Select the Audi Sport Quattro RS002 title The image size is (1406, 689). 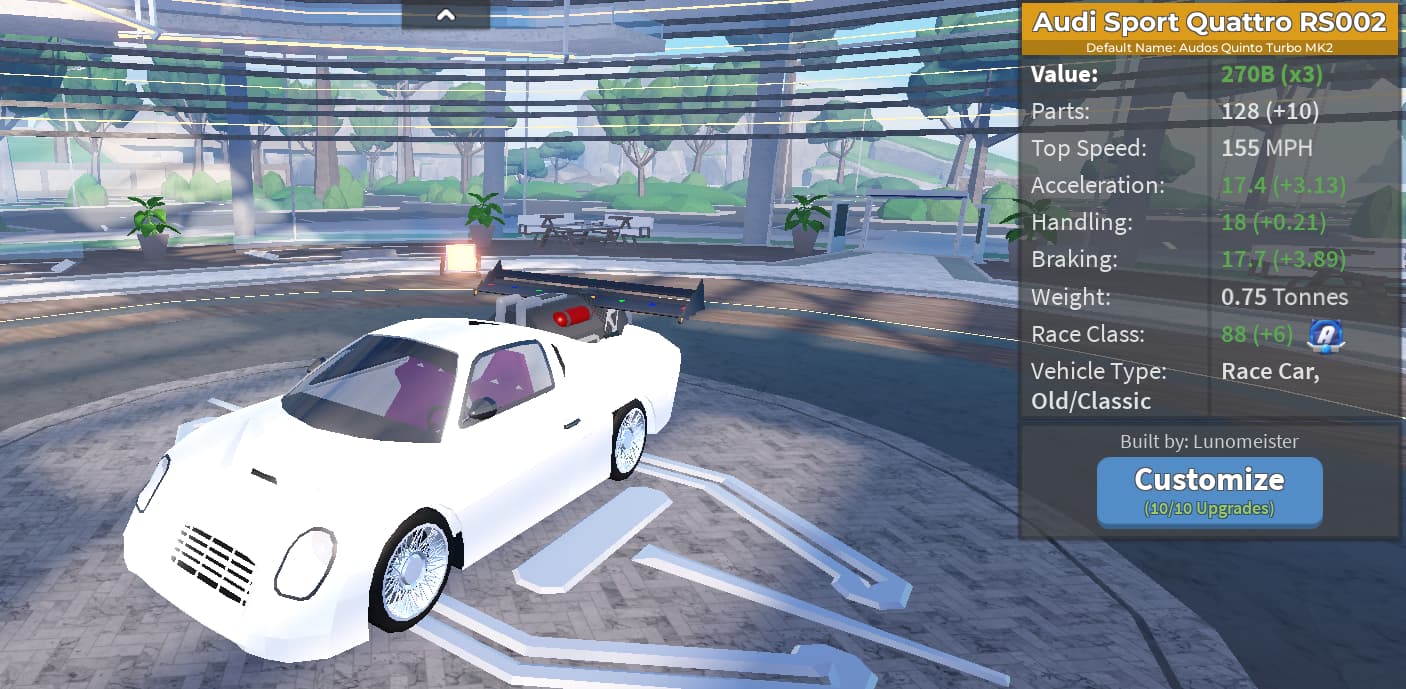(1209, 22)
